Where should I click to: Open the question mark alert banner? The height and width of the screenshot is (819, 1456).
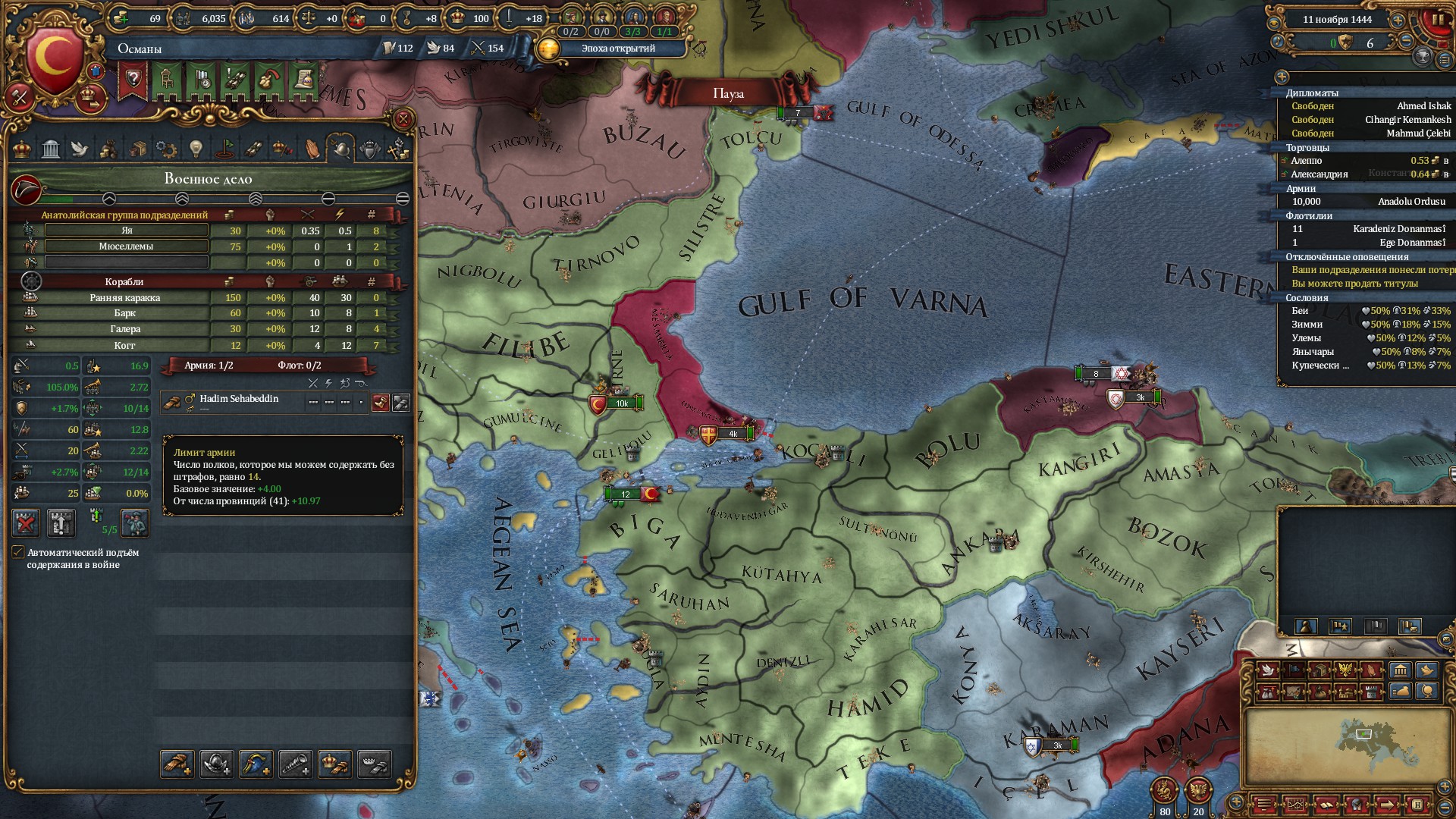[x=133, y=80]
